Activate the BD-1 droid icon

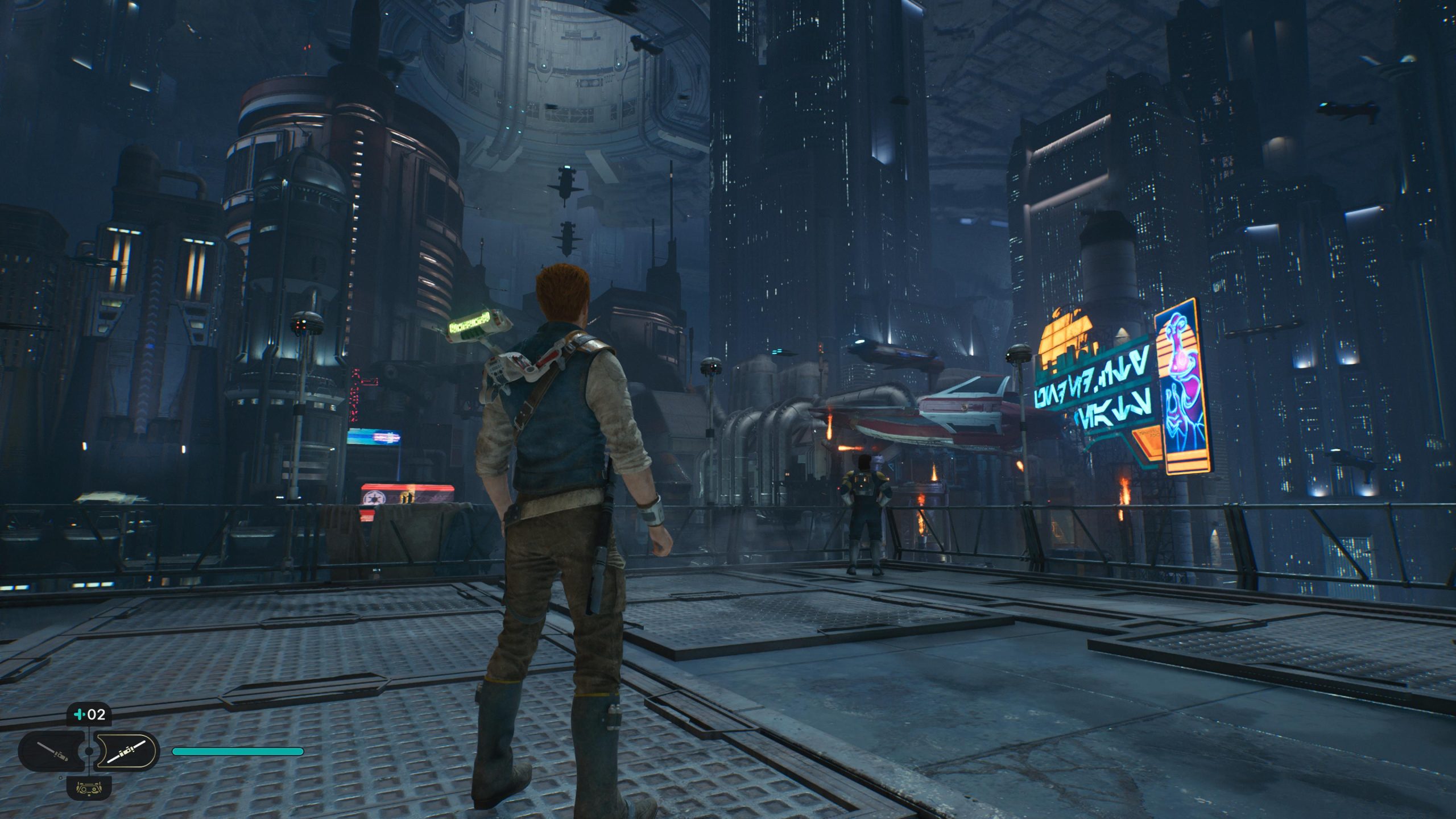point(89,788)
